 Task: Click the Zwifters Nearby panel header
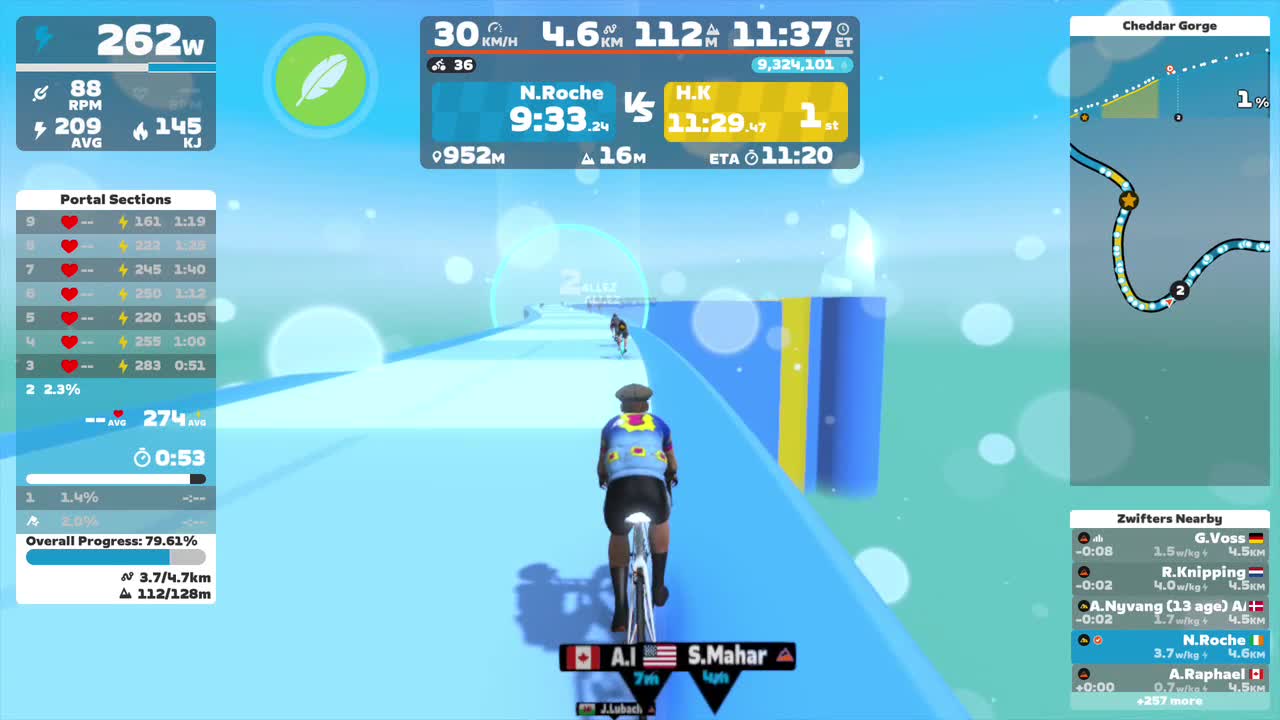[x=1169, y=518]
